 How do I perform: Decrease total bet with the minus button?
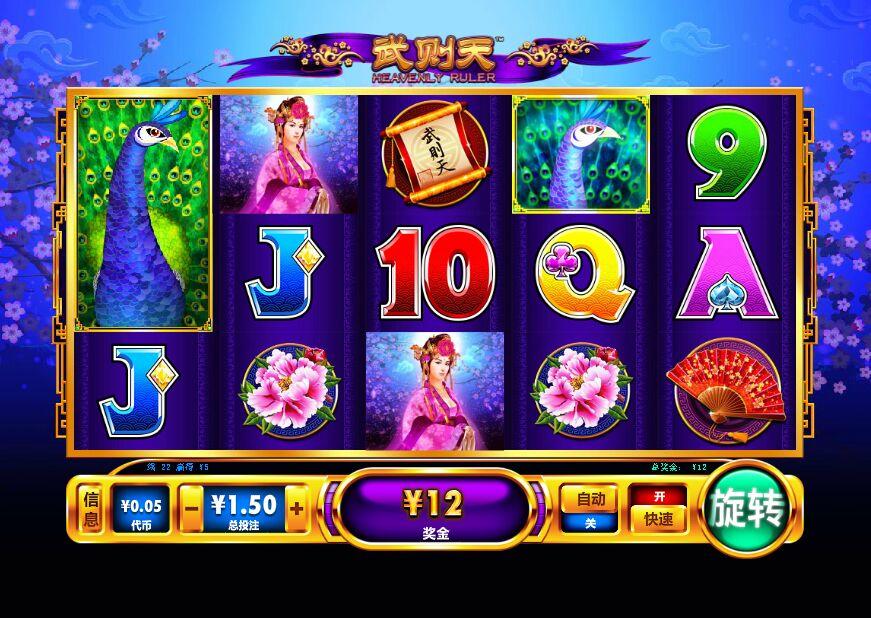click(192, 509)
